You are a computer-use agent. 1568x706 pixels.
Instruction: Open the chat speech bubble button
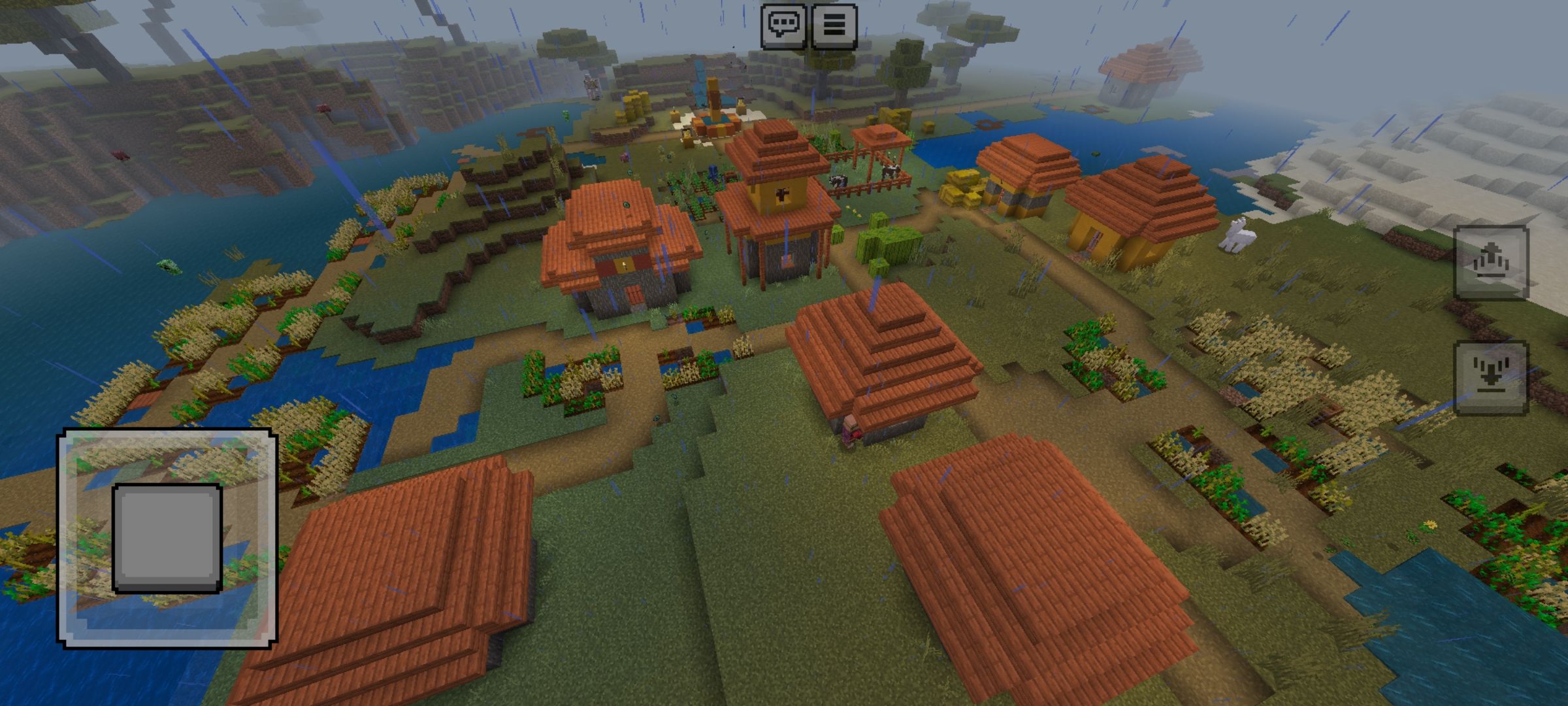coord(783,25)
